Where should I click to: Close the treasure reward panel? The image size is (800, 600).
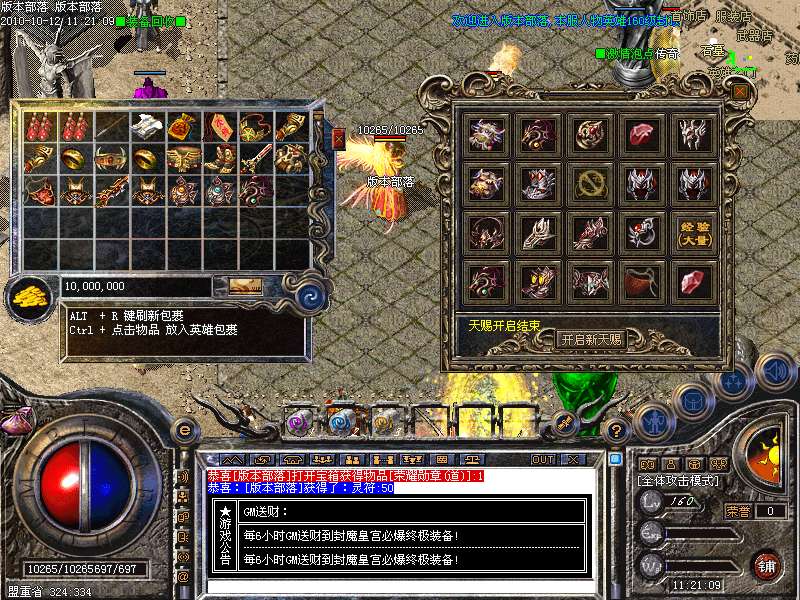coord(740,92)
